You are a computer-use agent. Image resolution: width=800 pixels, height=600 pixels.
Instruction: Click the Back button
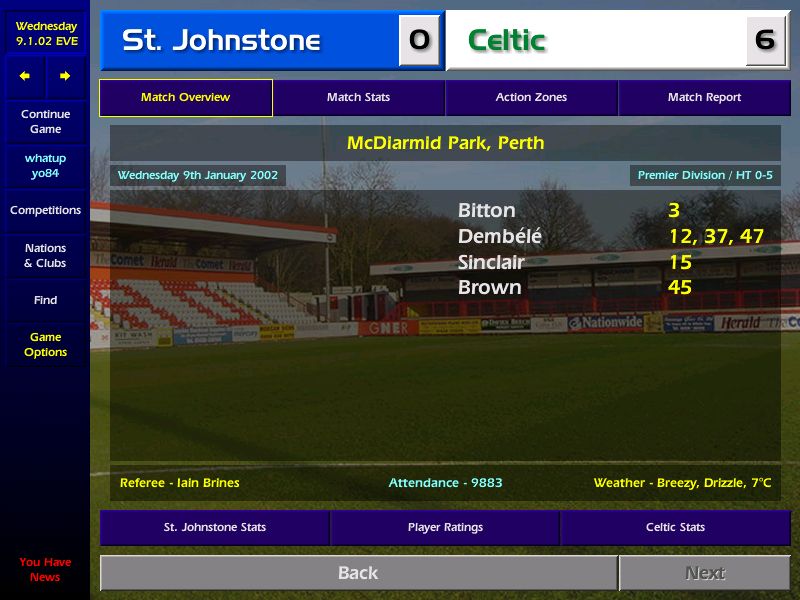(x=358, y=573)
